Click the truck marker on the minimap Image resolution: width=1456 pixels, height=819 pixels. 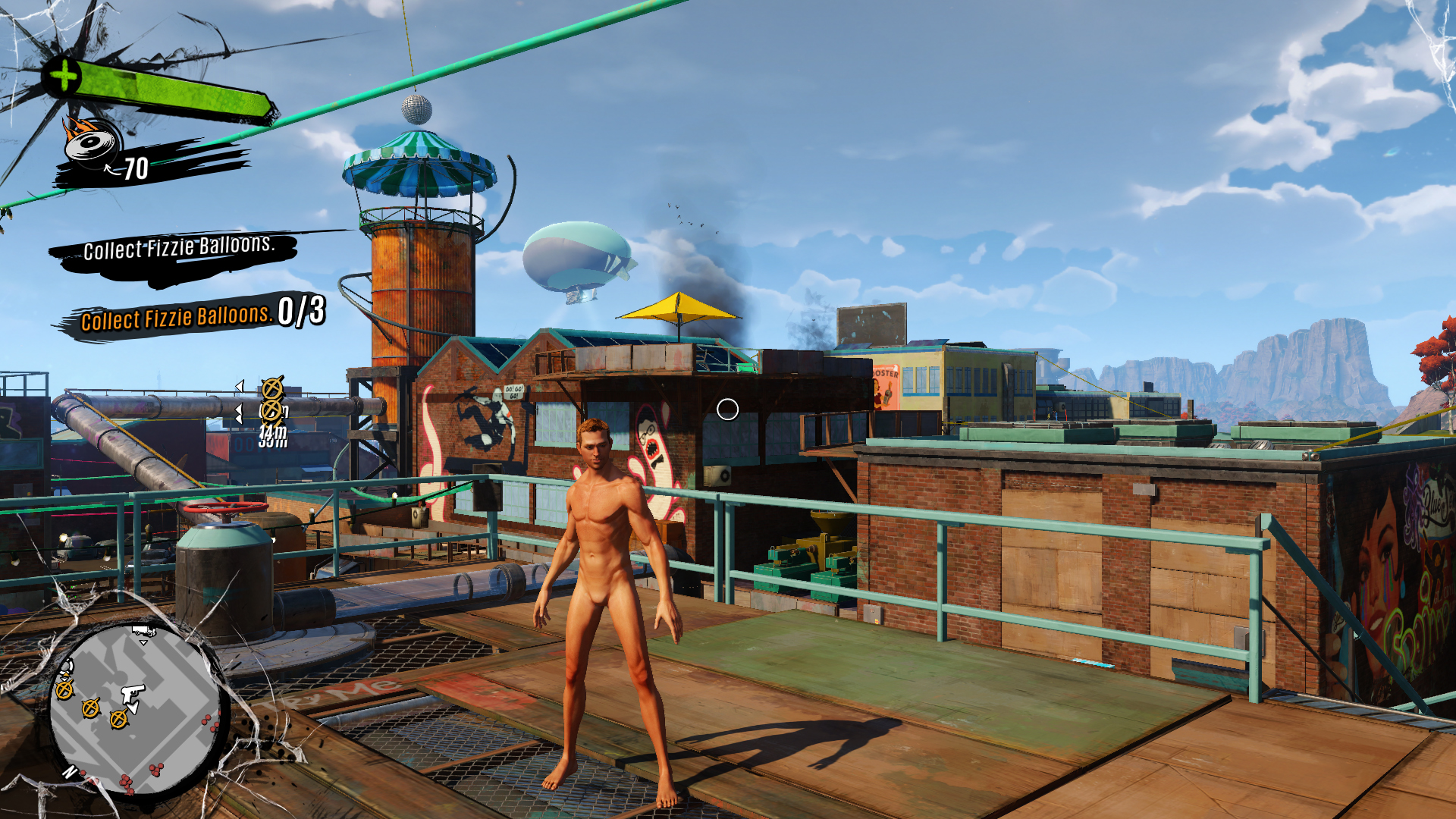click(x=143, y=631)
